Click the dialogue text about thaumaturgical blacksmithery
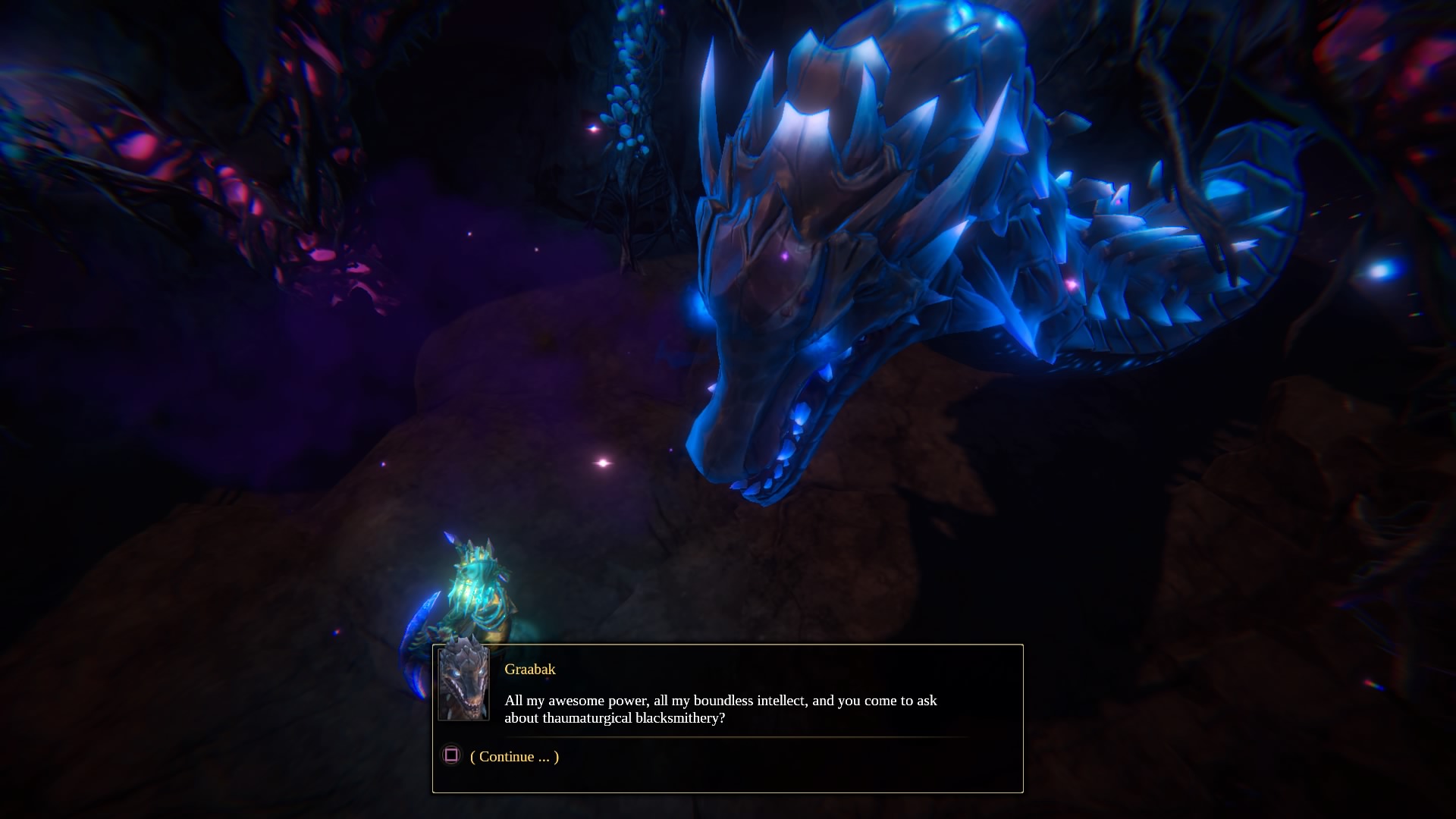Screen dimensions: 1456x819 click(x=720, y=709)
